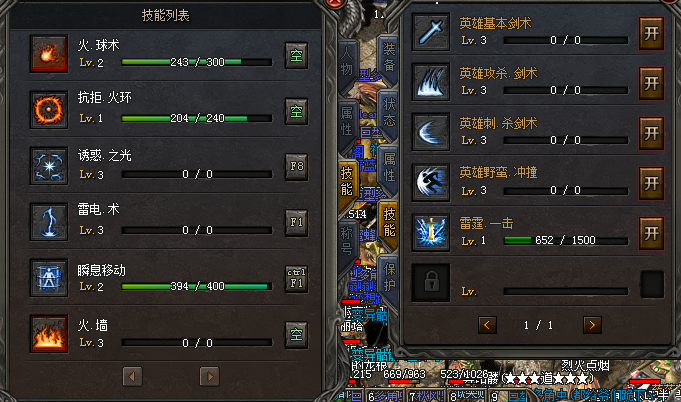
Task: Toggle the 开 switch for 英雄攻杀剑术
Action: pos(651,81)
